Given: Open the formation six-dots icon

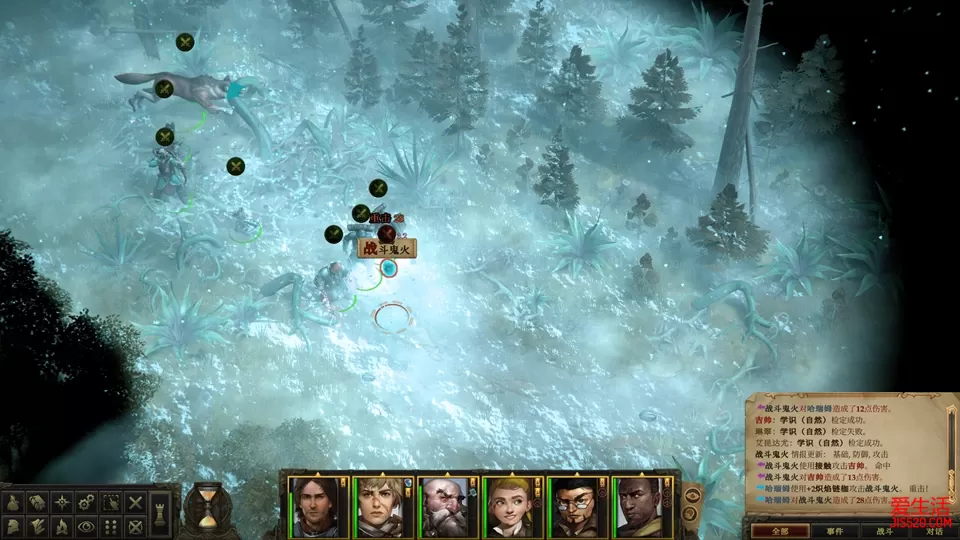Looking at the screenshot, I should click(x=111, y=526).
